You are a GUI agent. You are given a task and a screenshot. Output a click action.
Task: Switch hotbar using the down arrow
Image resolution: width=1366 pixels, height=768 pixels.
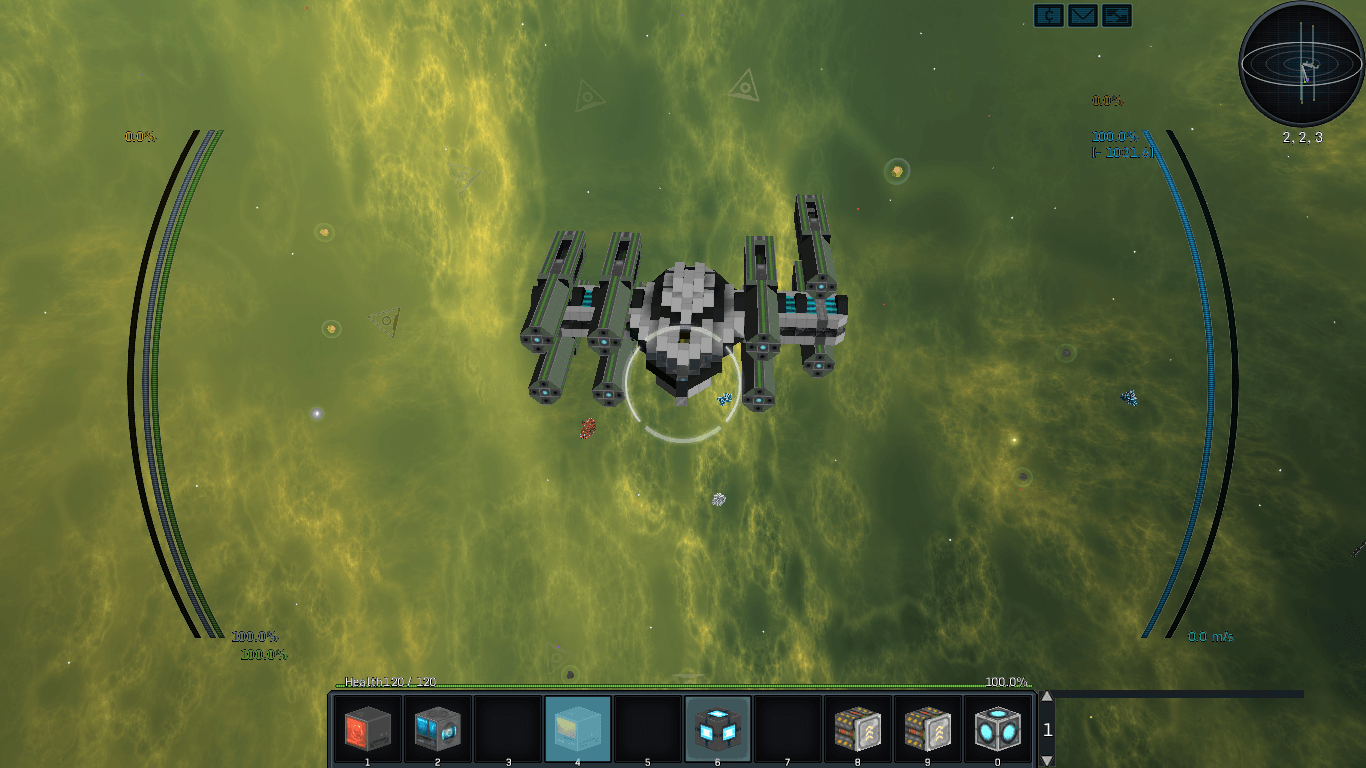(1047, 760)
